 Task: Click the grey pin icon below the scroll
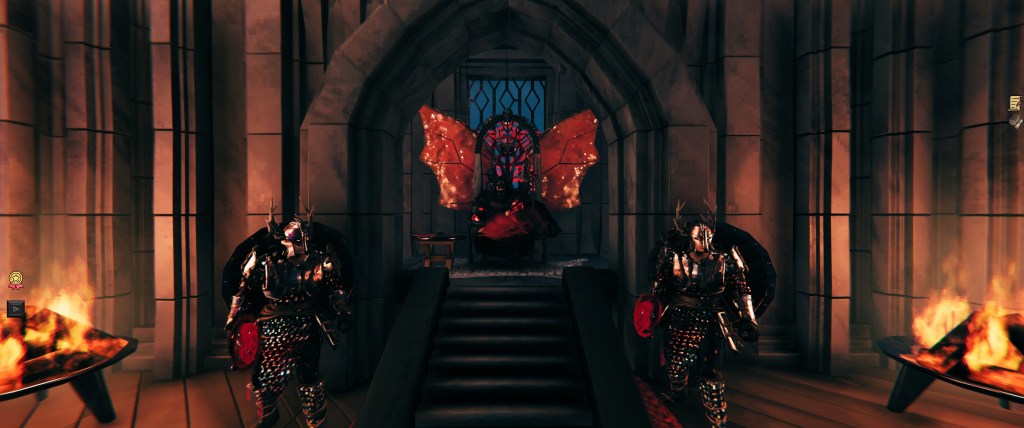point(1016,120)
